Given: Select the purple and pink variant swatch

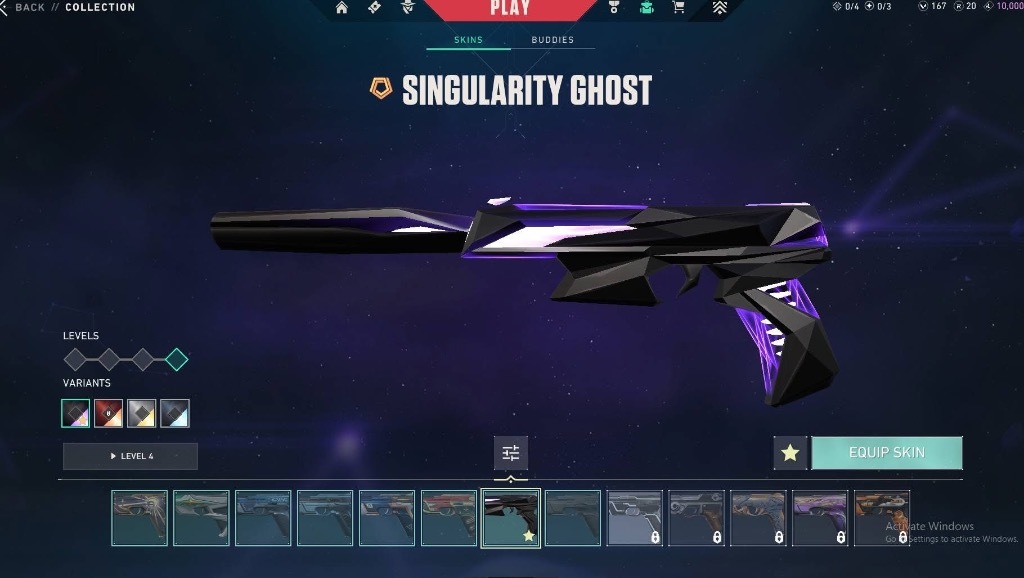Looking at the screenshot, I should pyautogui.click(x=75, y=413).
